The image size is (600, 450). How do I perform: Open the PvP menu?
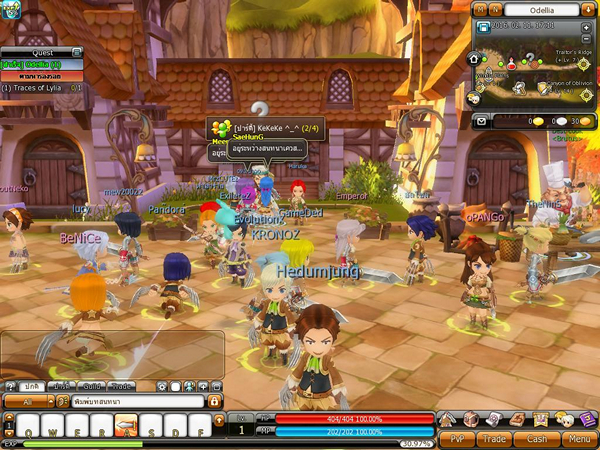coord(457,438)
